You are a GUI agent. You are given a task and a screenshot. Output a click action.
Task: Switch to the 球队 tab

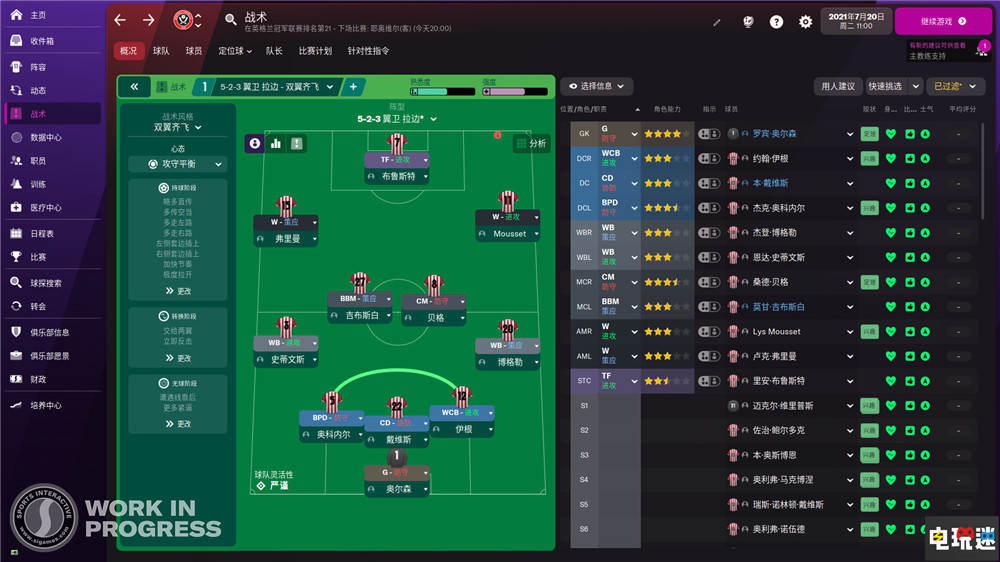tap(161, 51)
